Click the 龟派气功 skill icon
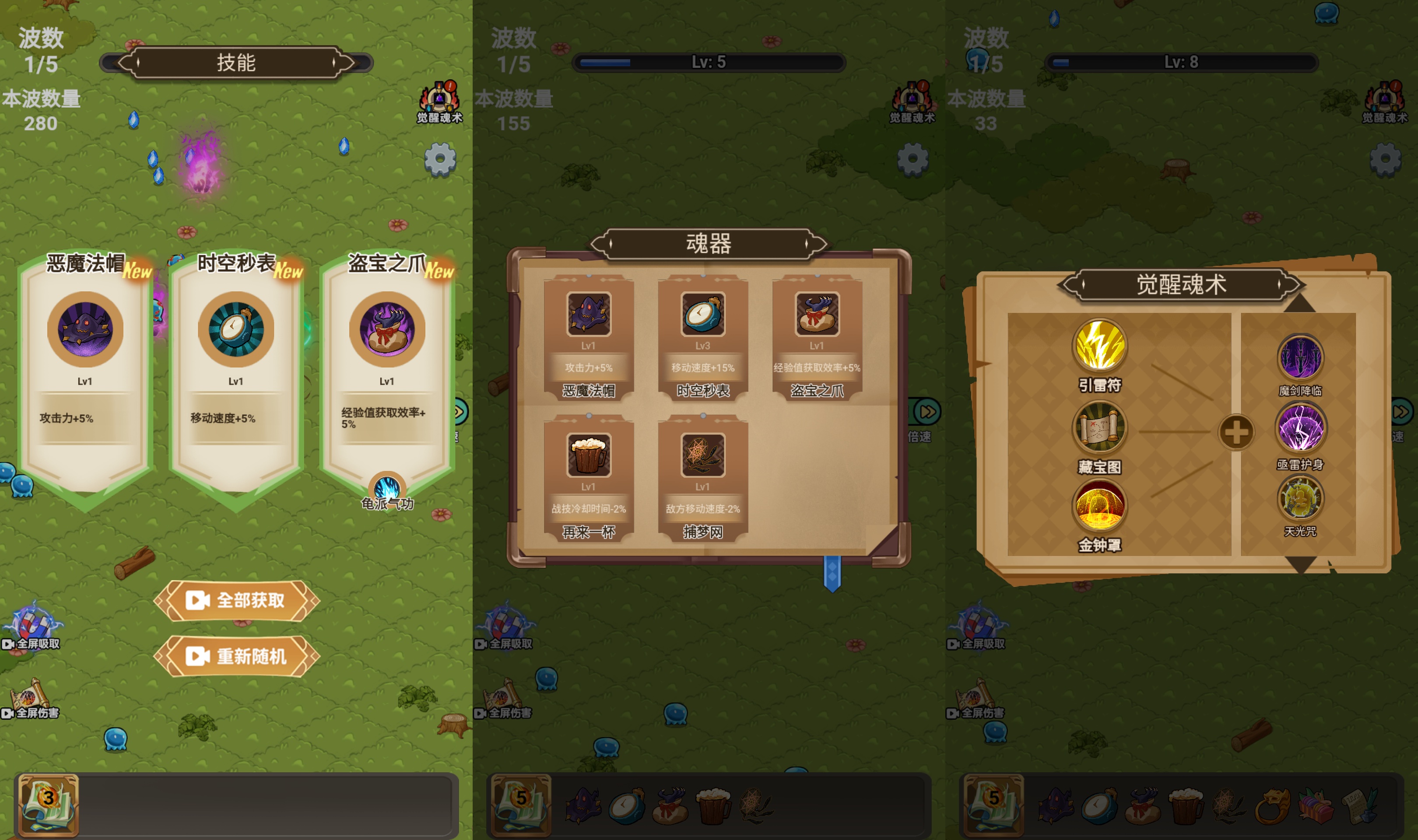Screen dimensions: 1418x840 (387, 488)
